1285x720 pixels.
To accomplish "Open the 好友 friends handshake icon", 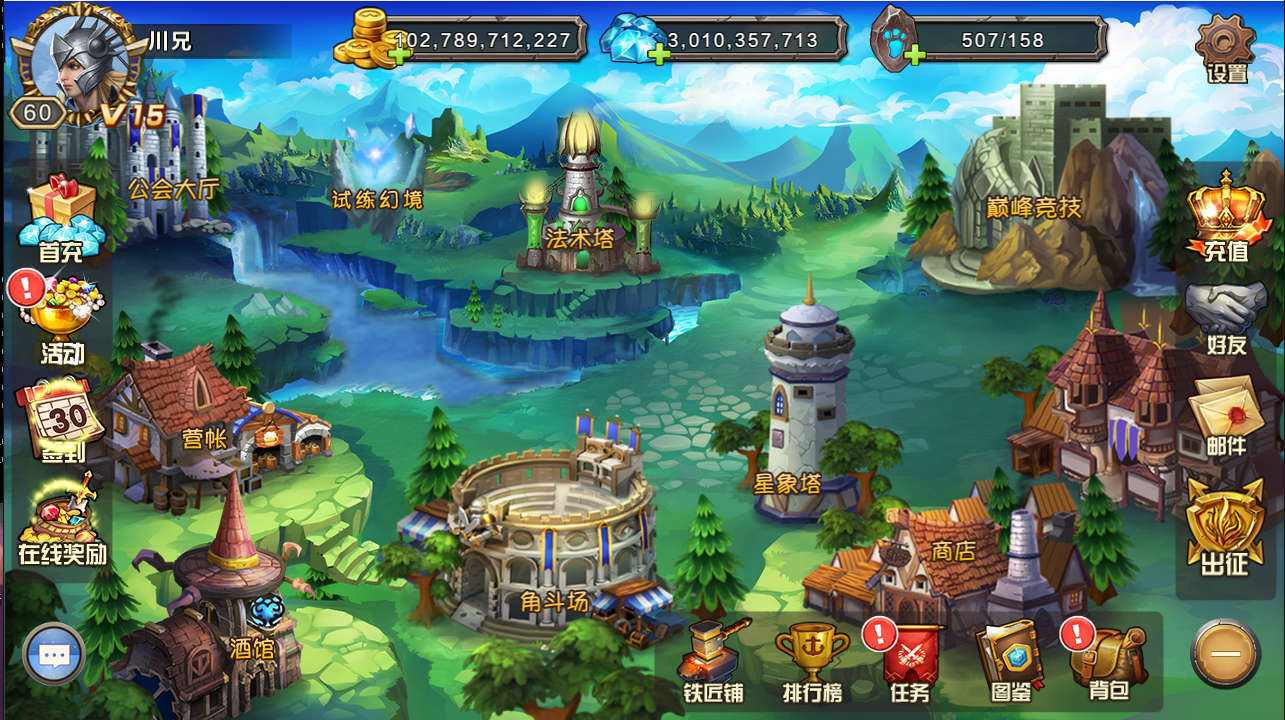I will tap(1225, 315).
